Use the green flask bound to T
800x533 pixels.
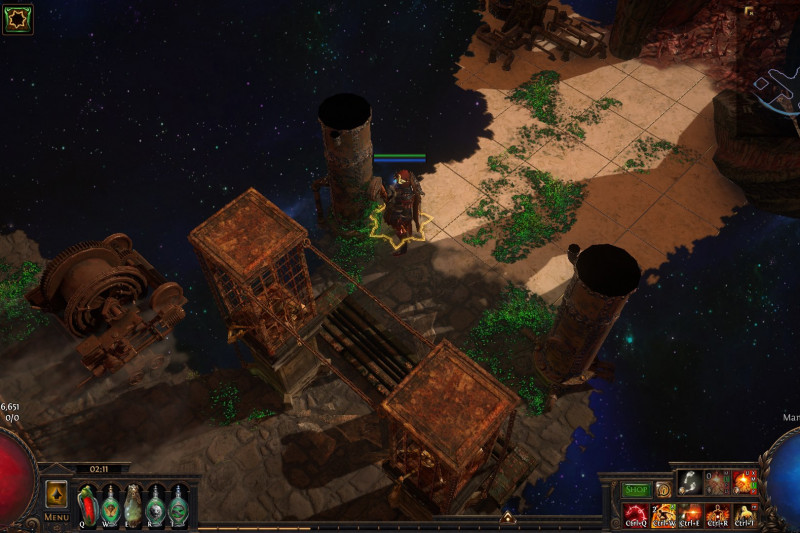tap(179, 503)
